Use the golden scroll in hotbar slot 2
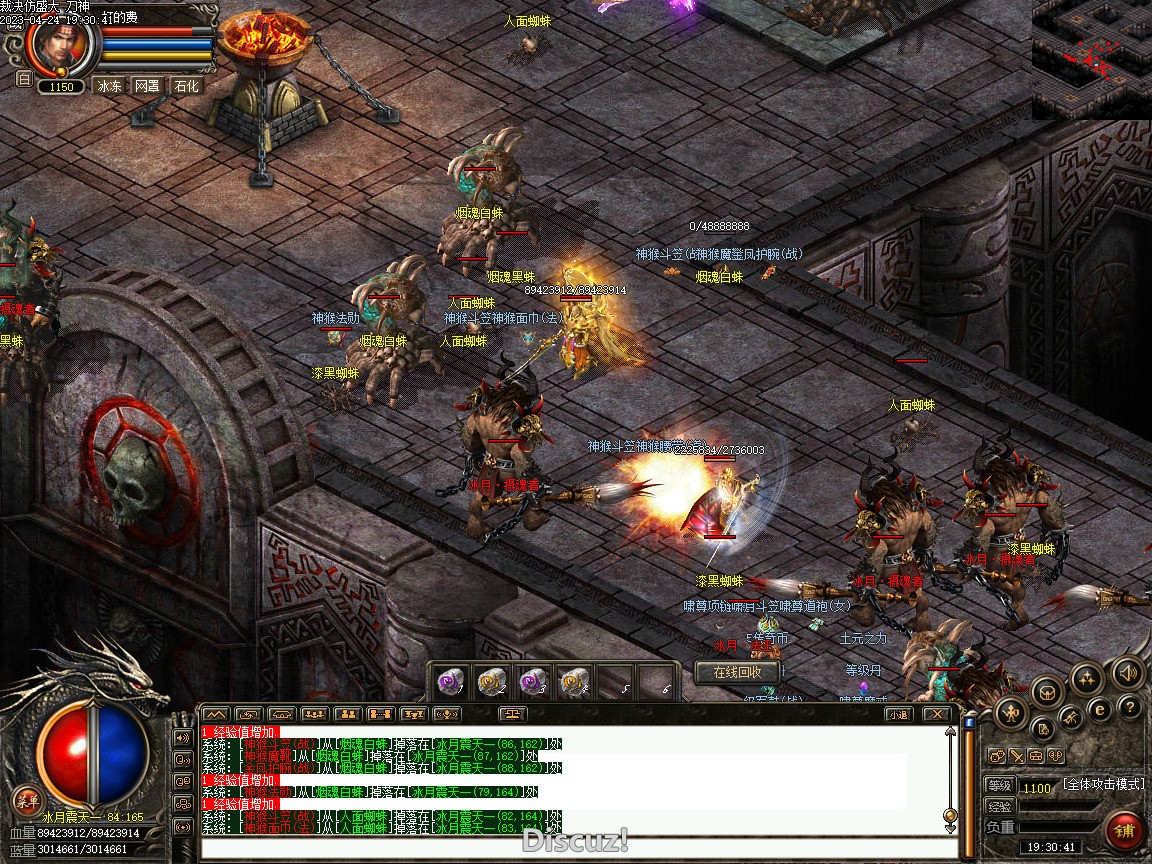The image size is (1152, 864). point(491,682)
